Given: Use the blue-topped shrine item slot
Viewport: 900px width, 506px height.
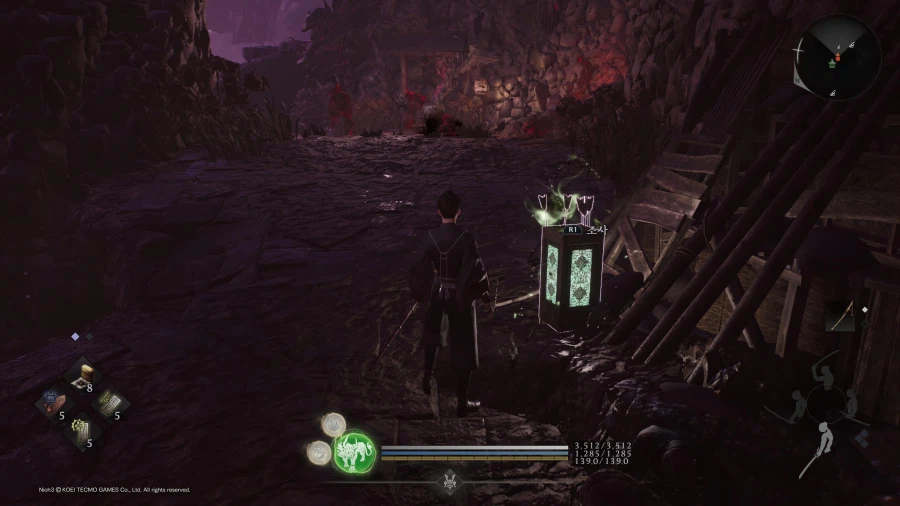Looking at the screenshot, I should (x=55, y=403).
